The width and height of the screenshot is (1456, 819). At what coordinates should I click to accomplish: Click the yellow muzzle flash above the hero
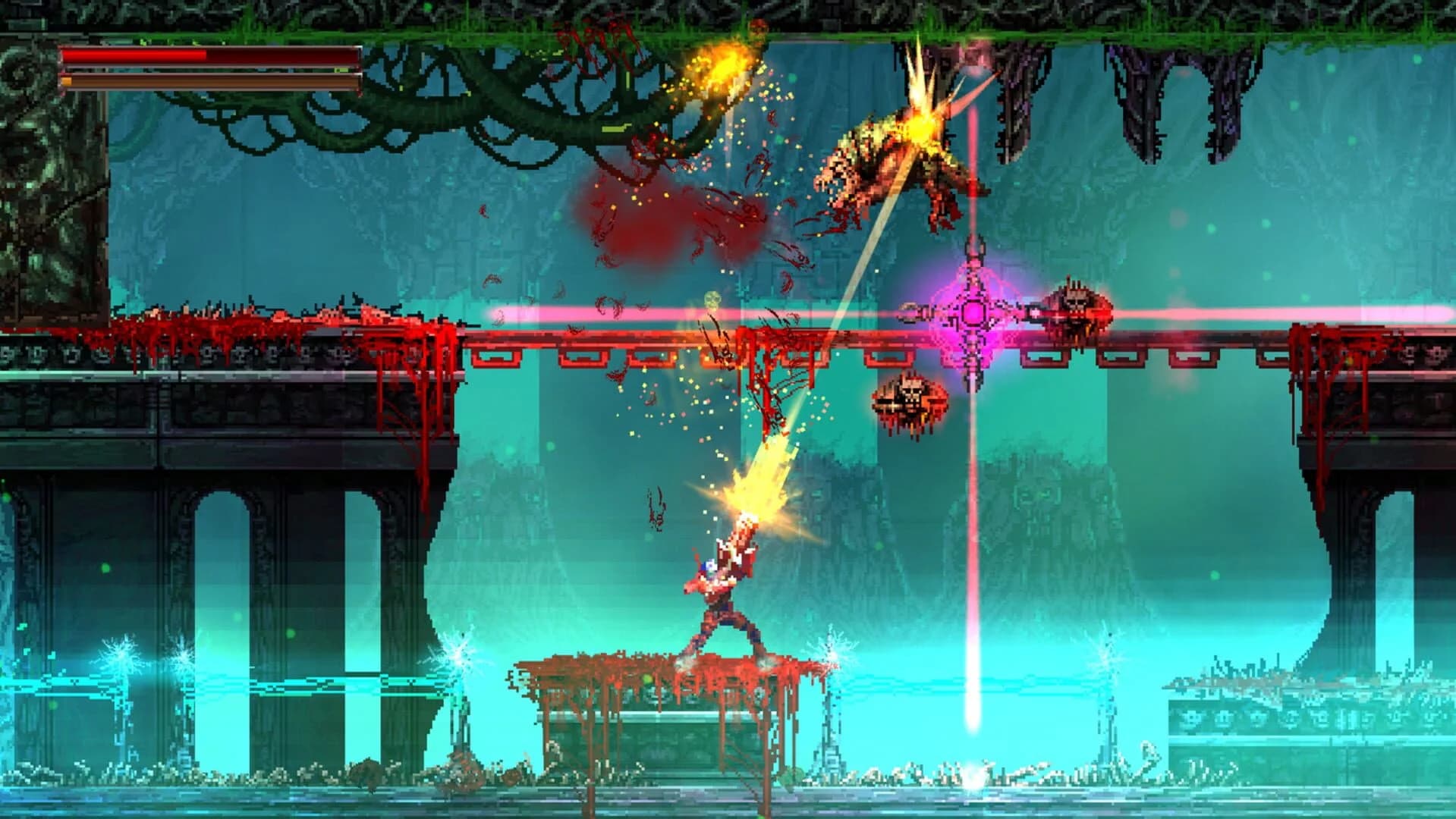pos(755,500)
